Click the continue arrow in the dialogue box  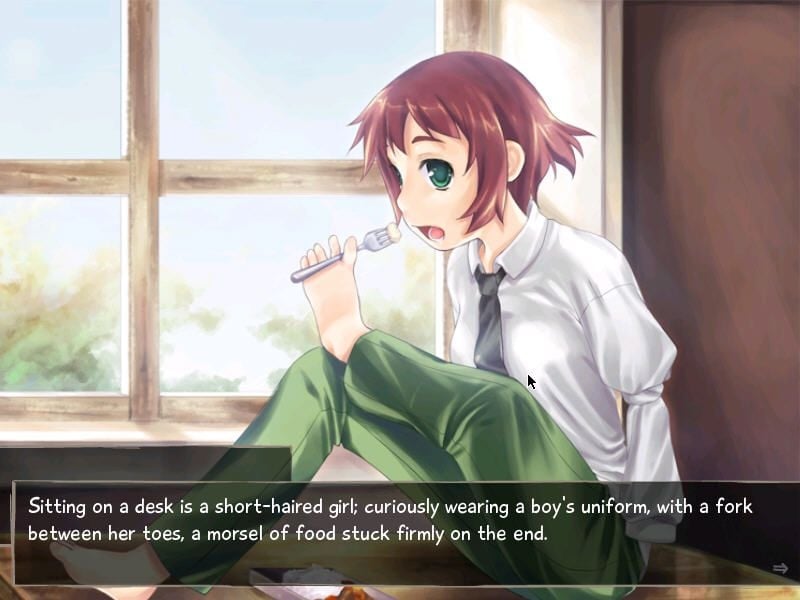tap(780, 568)
